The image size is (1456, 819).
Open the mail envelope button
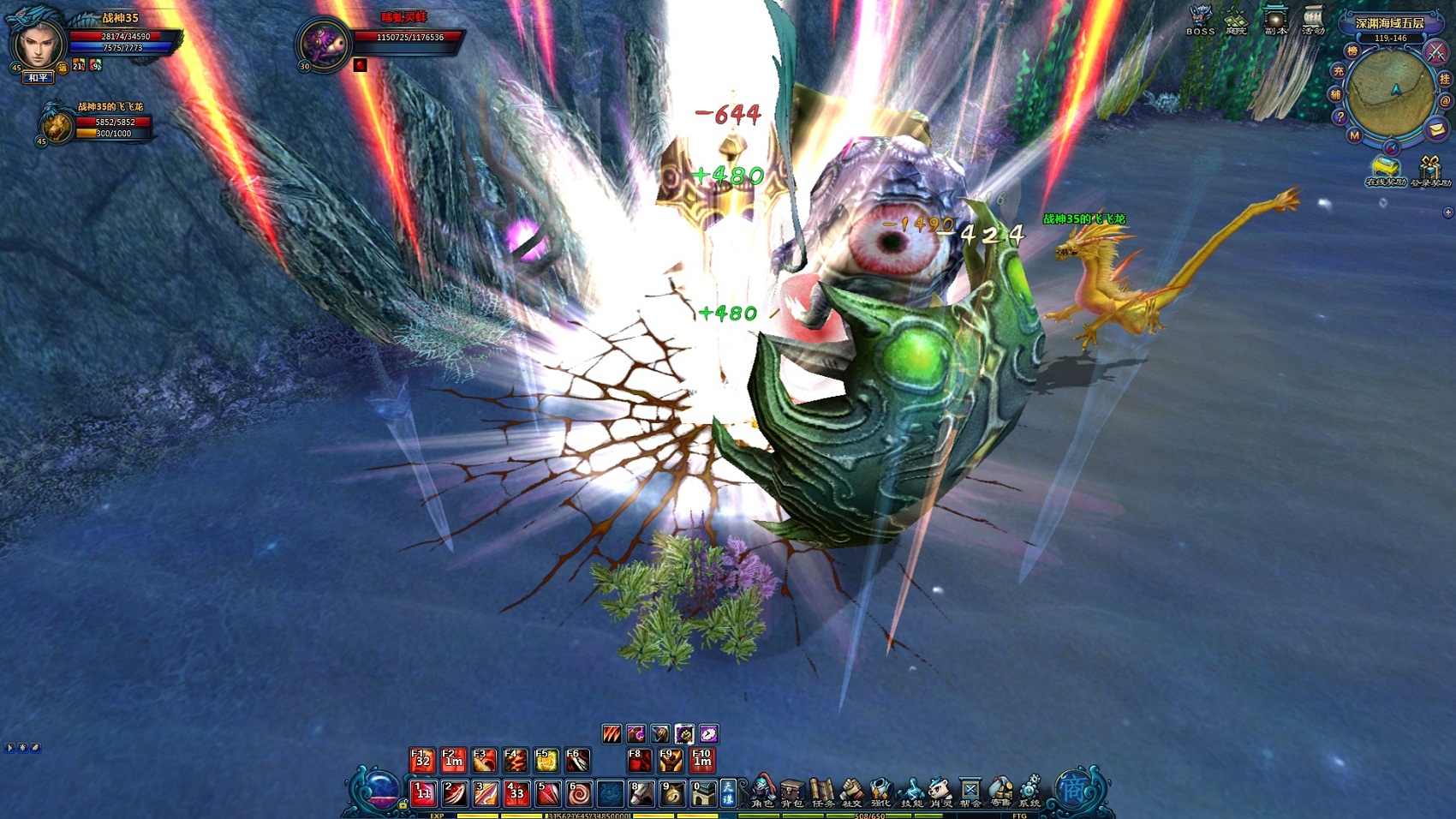point(1436,129)
